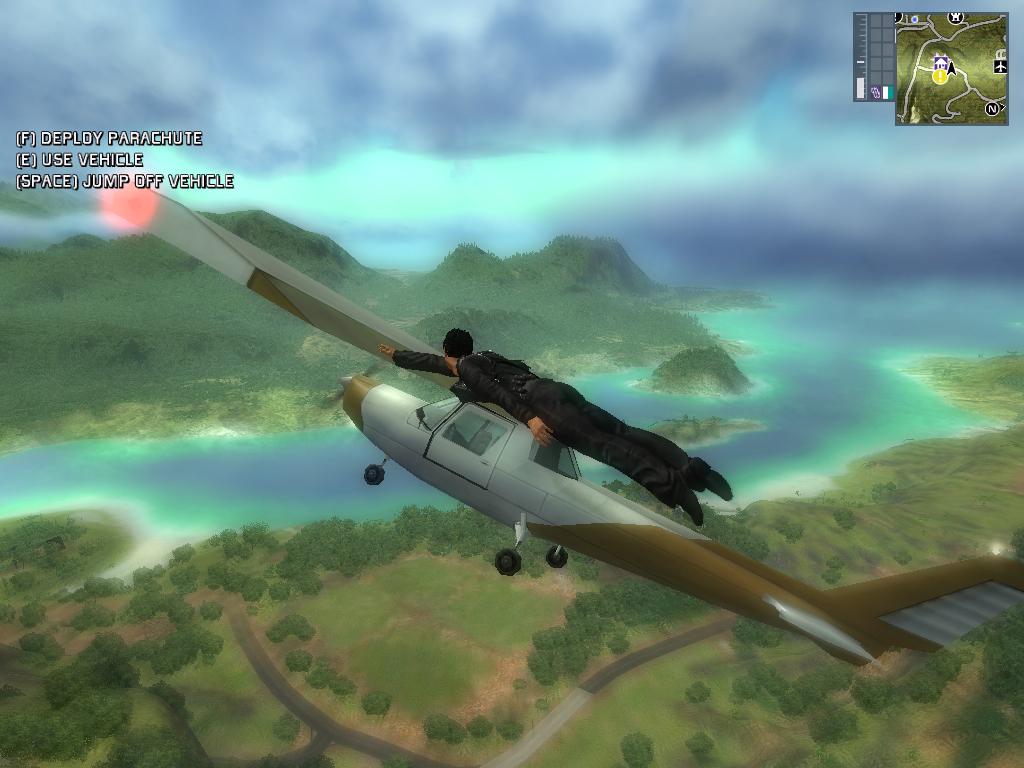This screenshot has width=1024, height=768.
Task: Select the yellow exclamation mission marker
Action: [940, 76]
